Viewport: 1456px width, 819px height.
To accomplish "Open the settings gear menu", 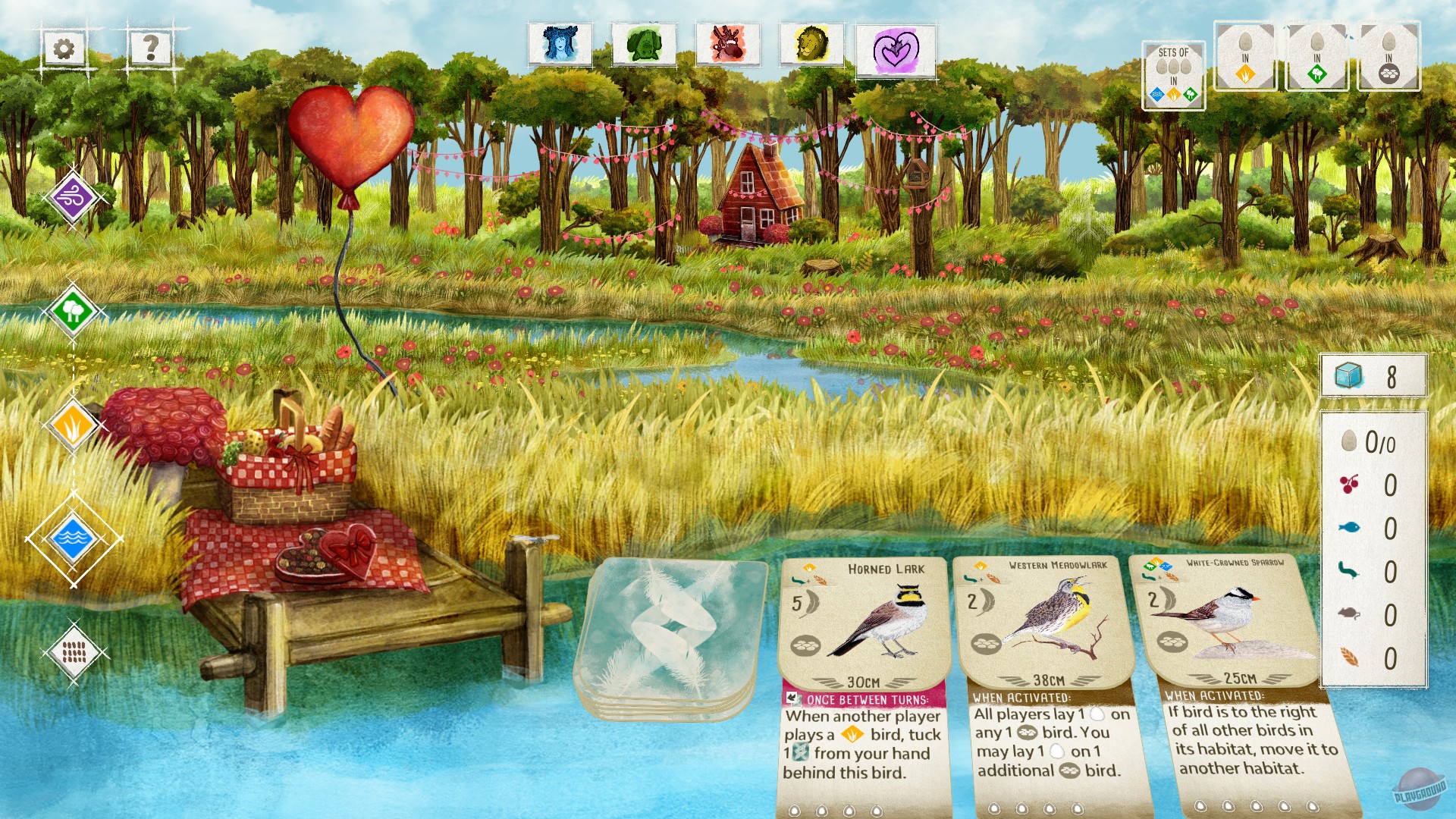I will pos(65,49).
